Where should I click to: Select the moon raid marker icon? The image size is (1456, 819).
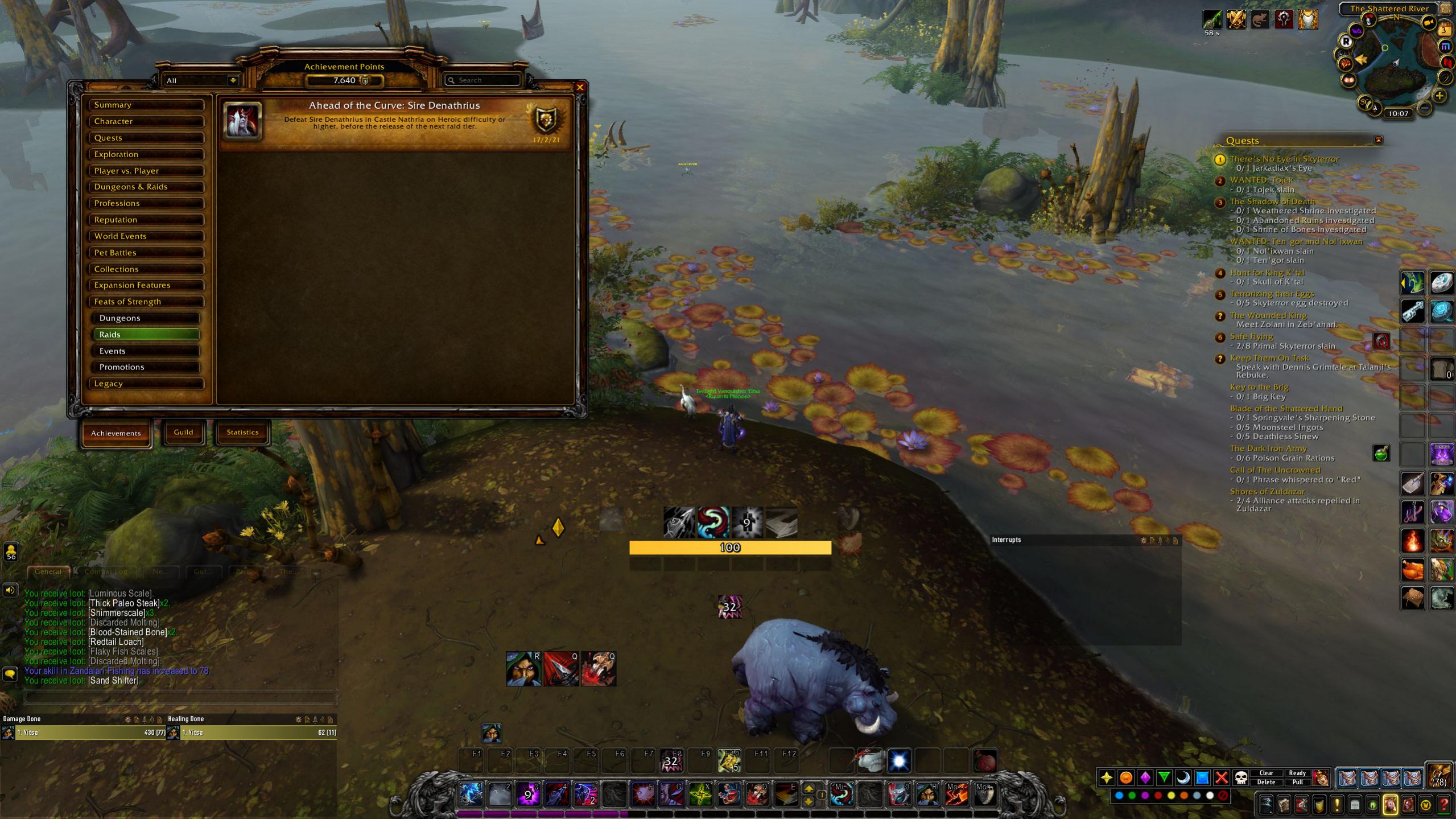pos(1182,778)
